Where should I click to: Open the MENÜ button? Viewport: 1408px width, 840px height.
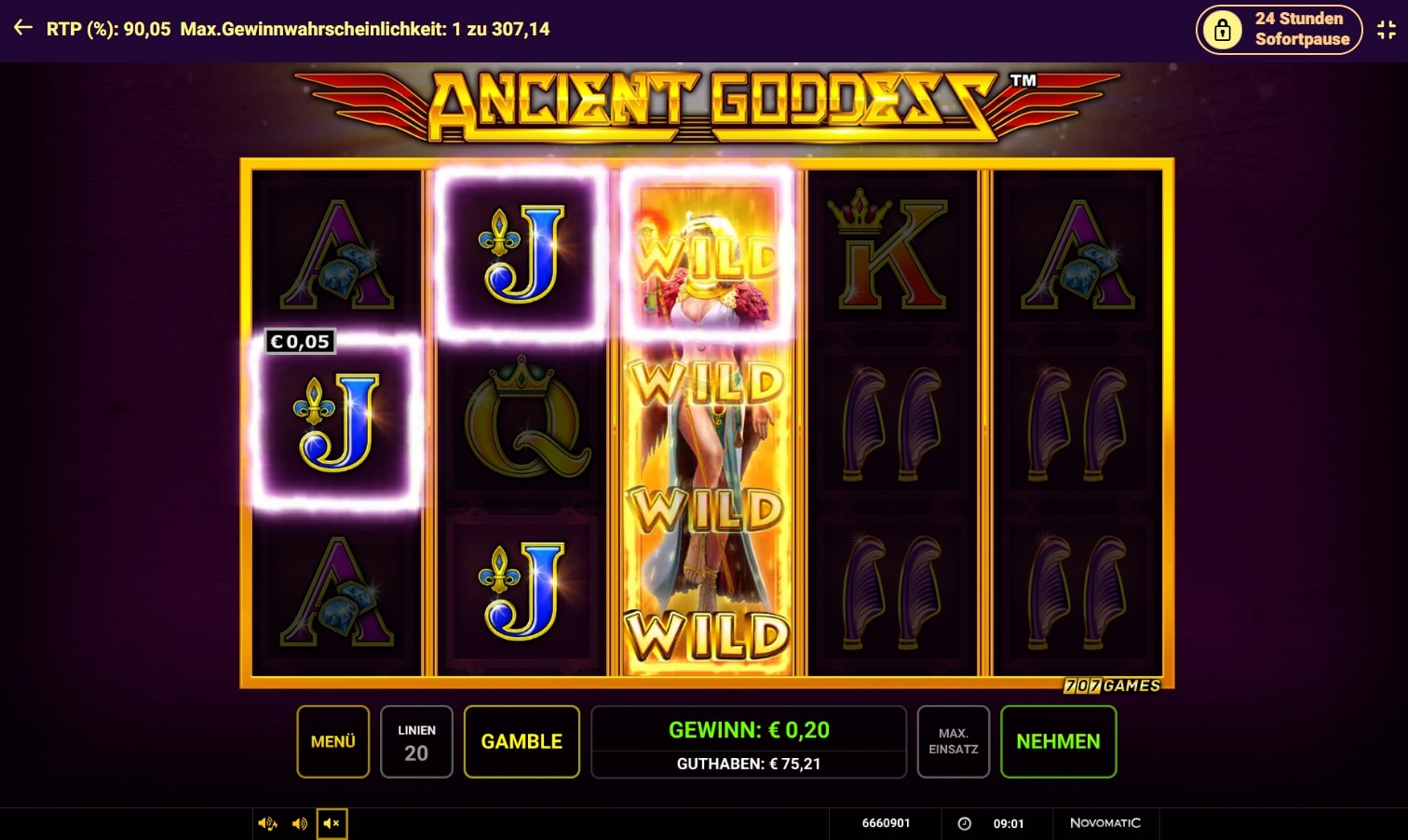332,741
